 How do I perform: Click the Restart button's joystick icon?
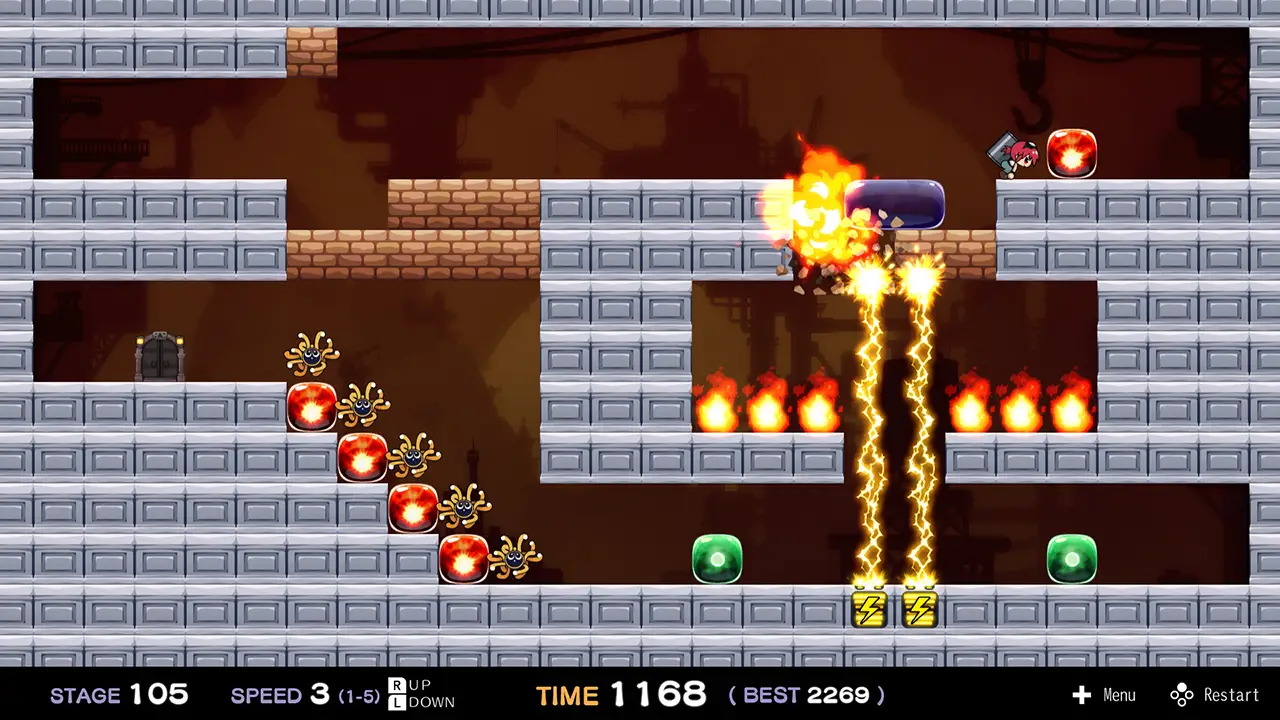[1180, 695]
